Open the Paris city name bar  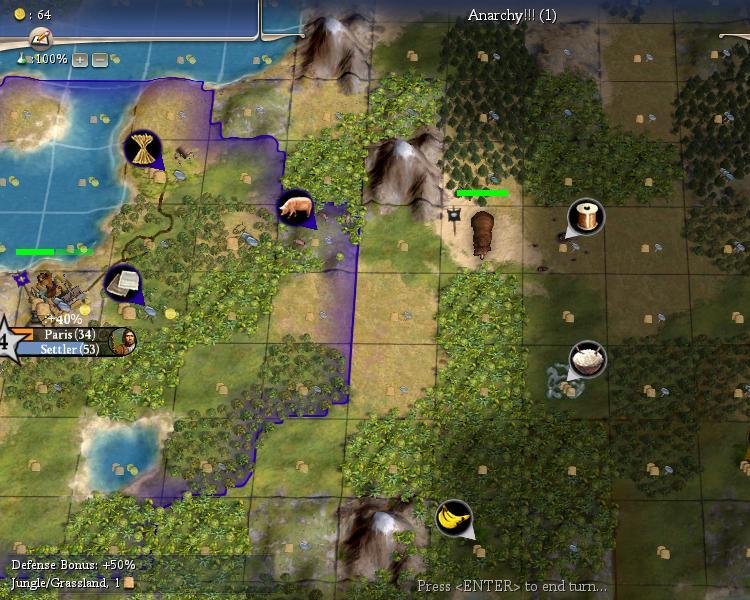coord(70,334)
